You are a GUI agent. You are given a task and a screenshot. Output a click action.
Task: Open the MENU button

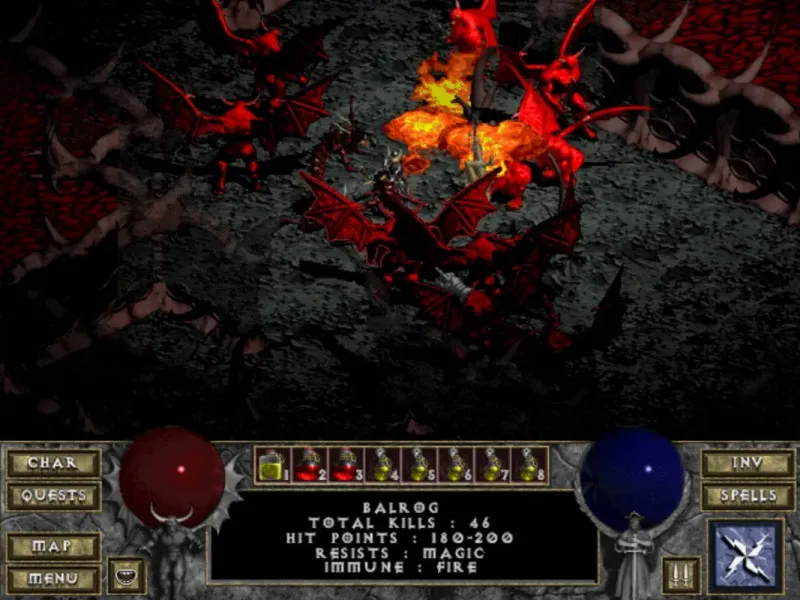pyautogui.click(x=52, y=578)
